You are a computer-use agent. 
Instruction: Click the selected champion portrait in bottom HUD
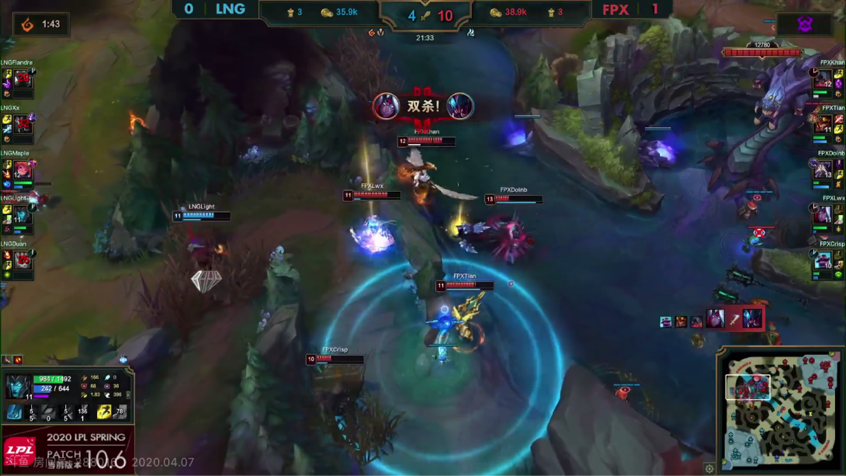[17, 386]
